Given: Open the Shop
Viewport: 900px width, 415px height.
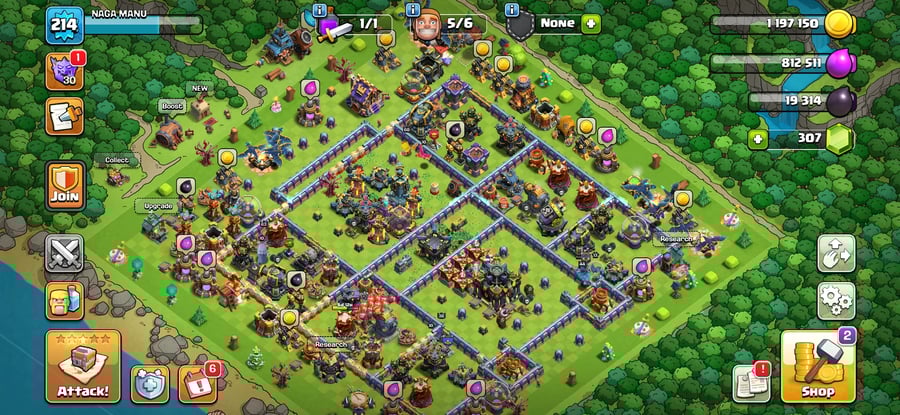Looking at the screenshot, I should [x=816, y=366].
